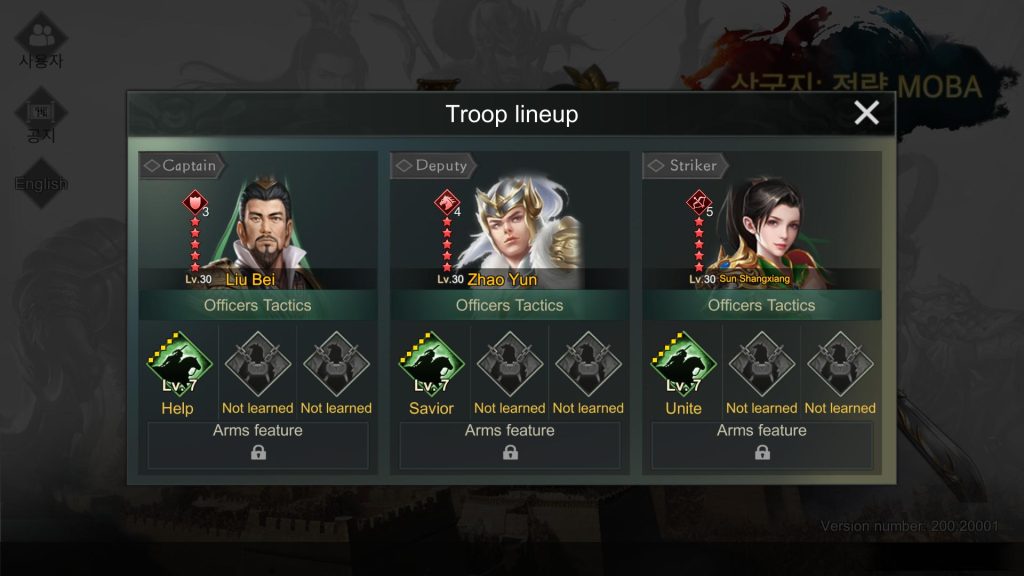Open the 공지 notice icon
1024x576 pixels.
pos(41,118)
